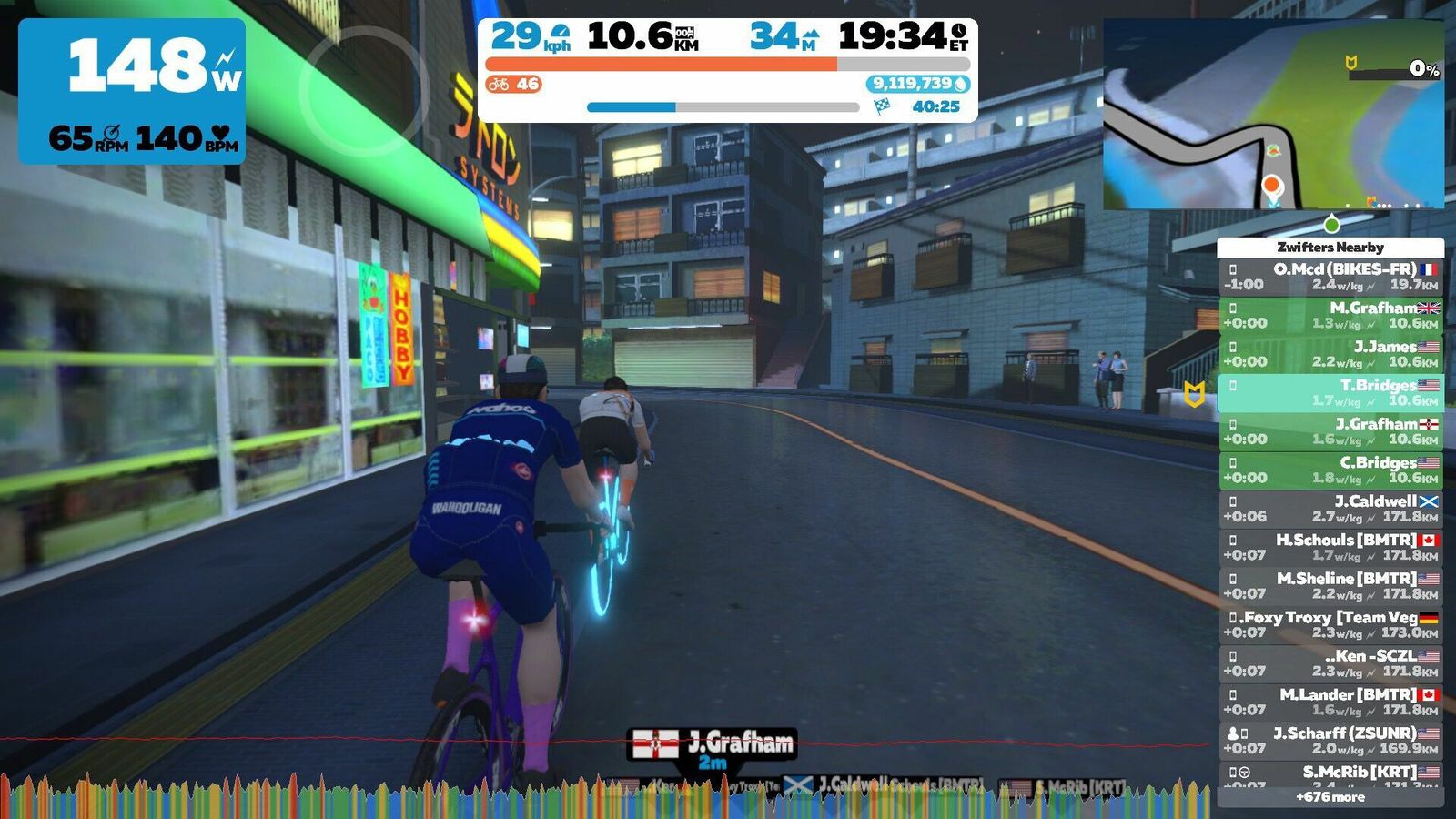Select J.James in the Zwifters Nearby list

[1330, 354]
